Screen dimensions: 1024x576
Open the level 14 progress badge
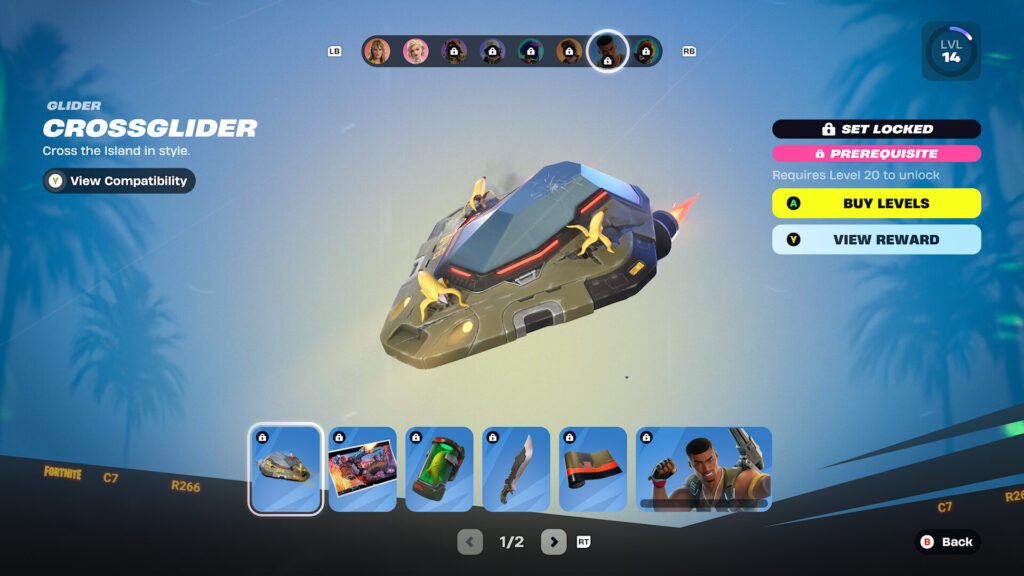pos(950,52)
